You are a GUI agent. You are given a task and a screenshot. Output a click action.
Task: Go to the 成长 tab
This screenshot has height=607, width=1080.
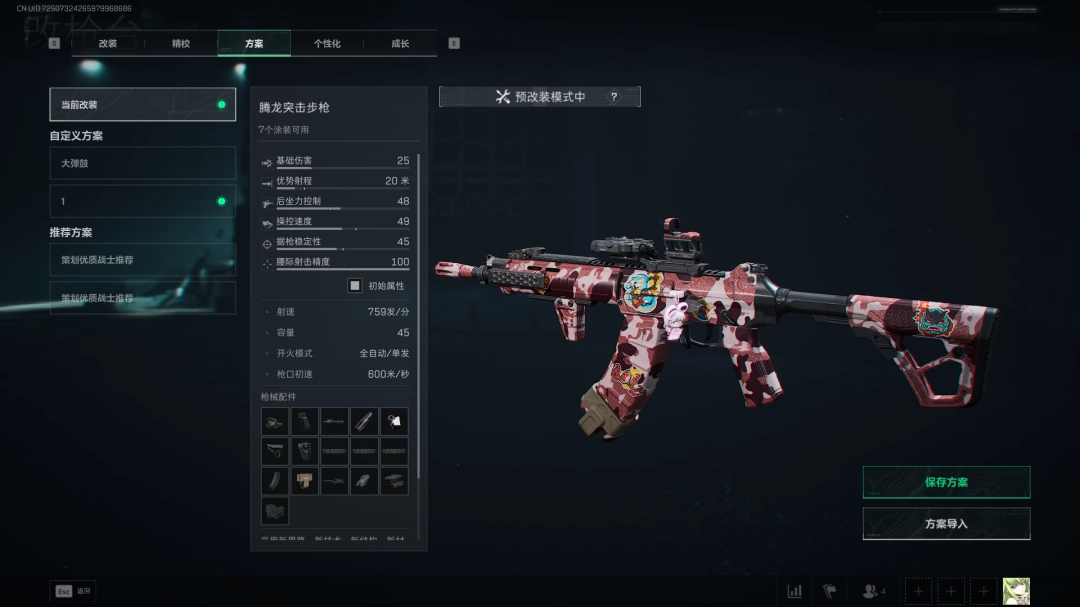[400, 44]
